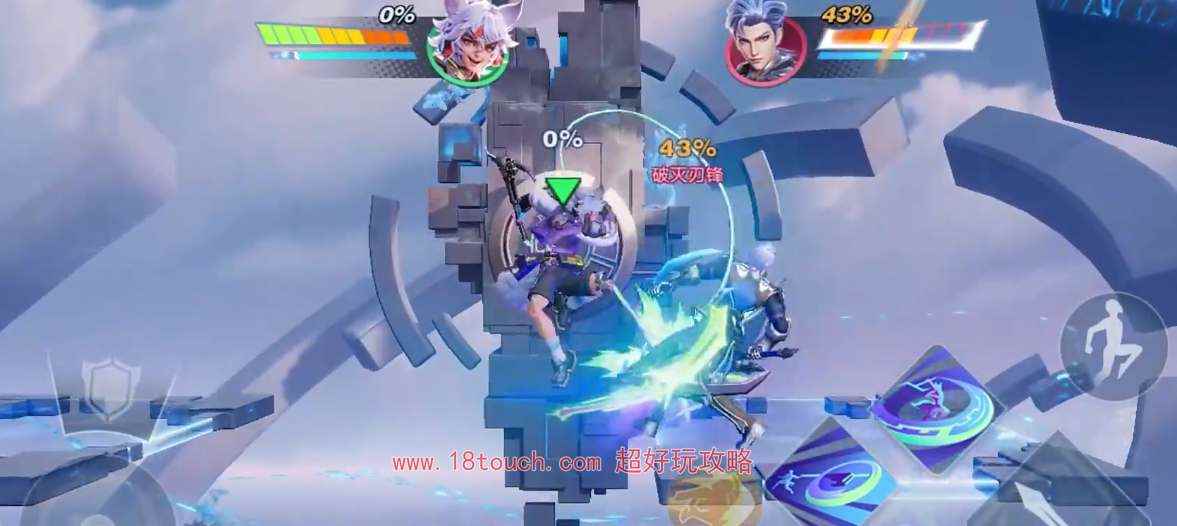
Task: Tap the white-haired fighter portrait
Action: tap(467, 46)
